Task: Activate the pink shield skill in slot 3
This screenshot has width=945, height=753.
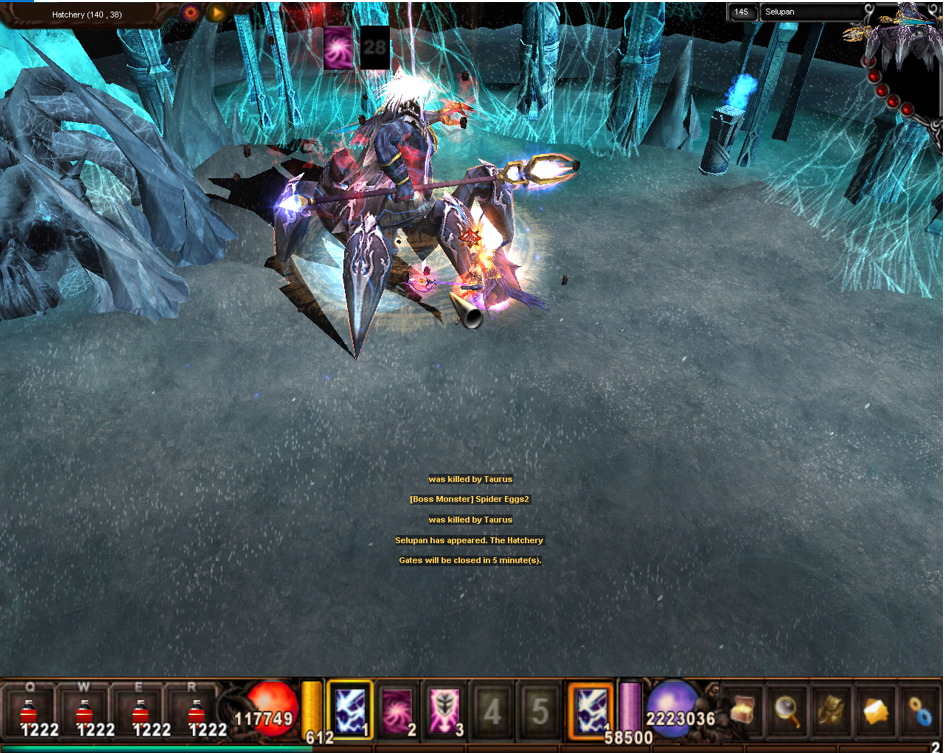Action: point(444,709)
